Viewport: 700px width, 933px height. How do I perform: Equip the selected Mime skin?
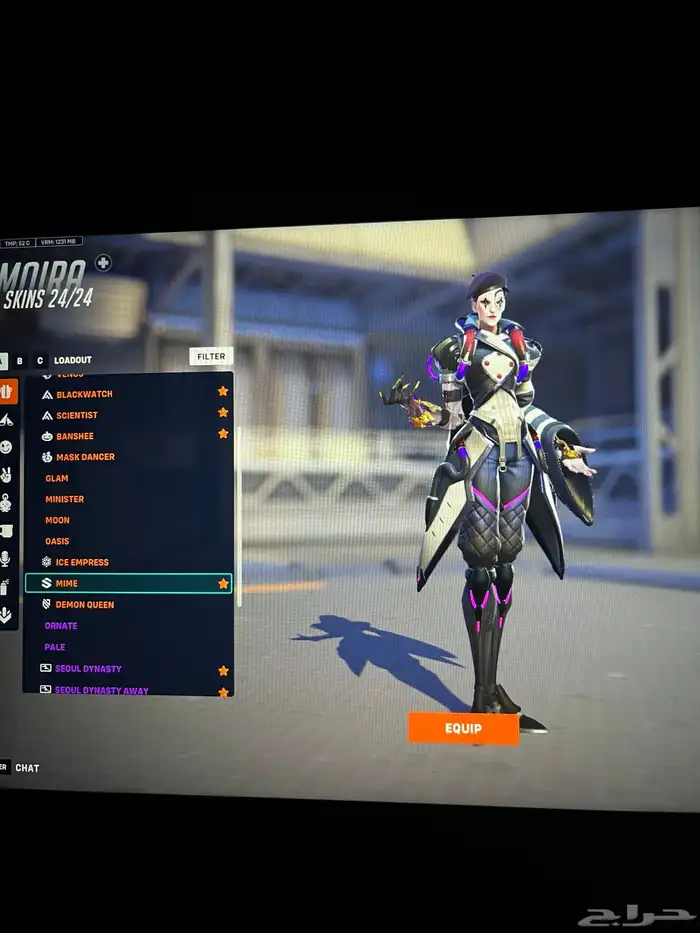463,728
